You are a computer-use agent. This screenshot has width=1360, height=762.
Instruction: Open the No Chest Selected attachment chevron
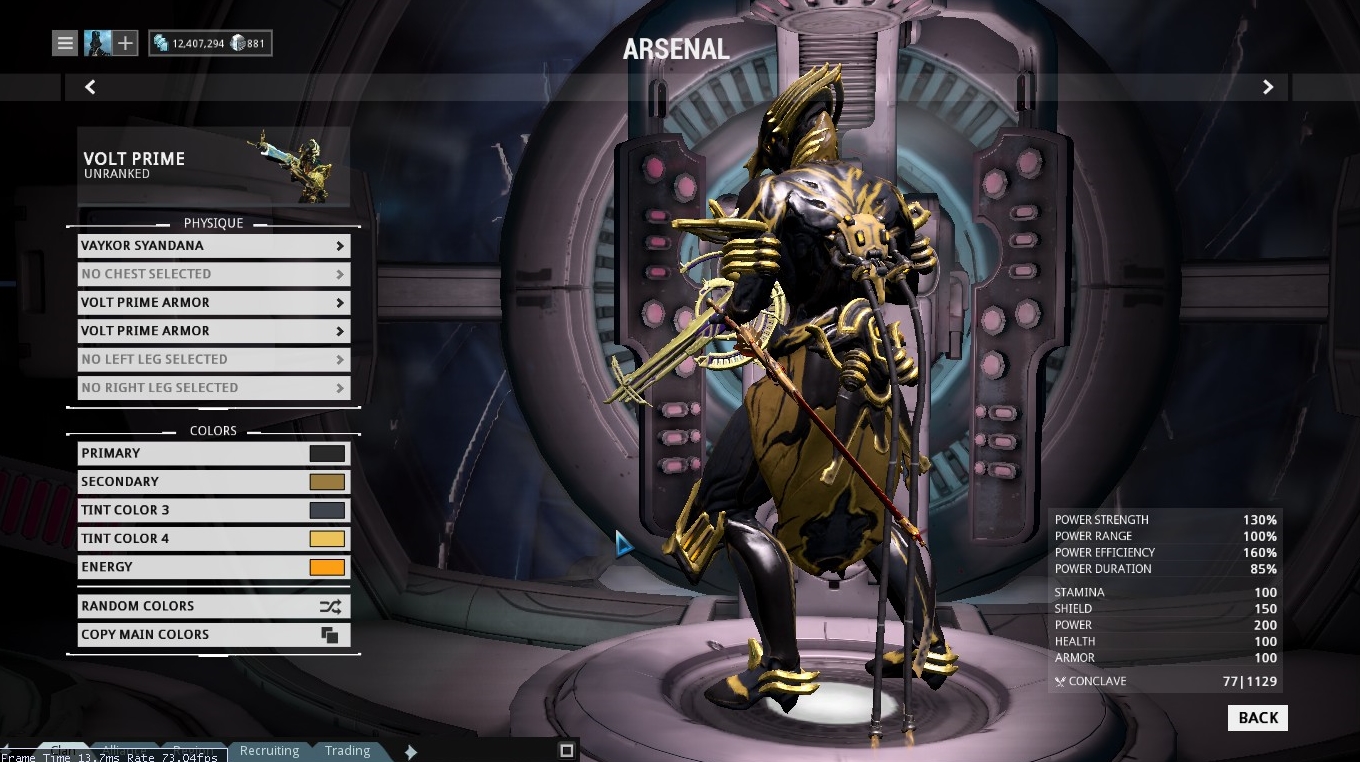340,274
